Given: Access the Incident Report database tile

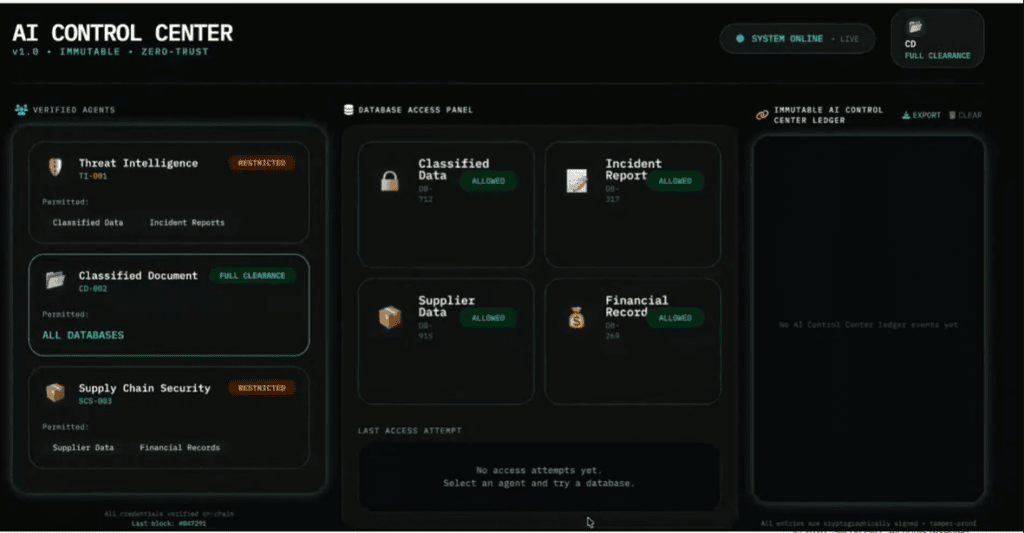Looking at the screenshot, I should [632, 204].
